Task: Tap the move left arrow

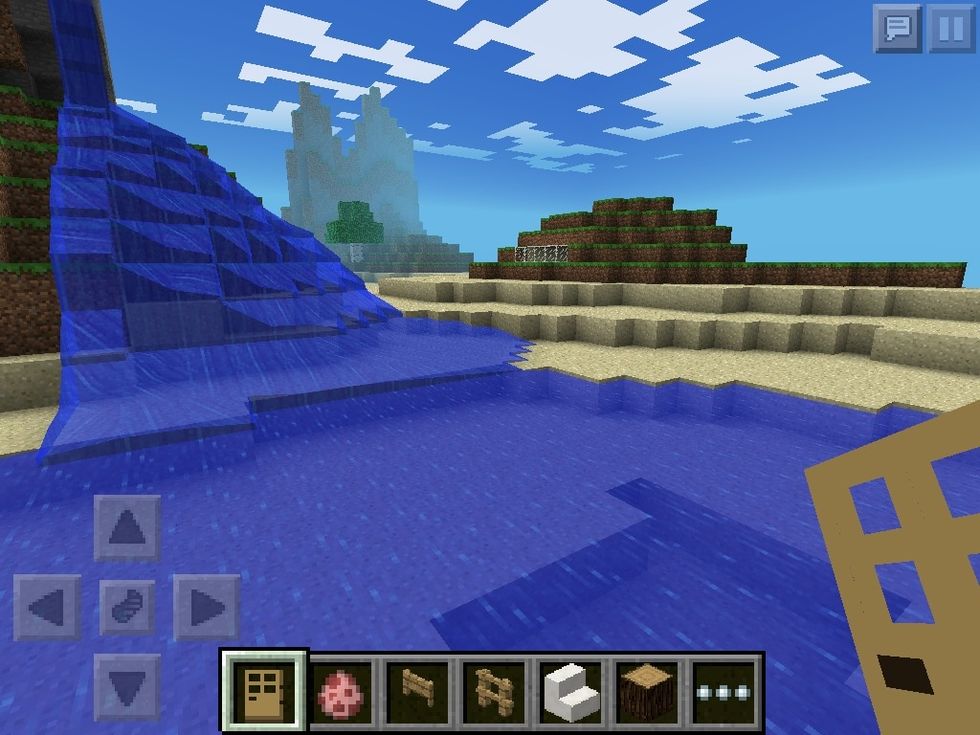Action: (x=47, y=607)
